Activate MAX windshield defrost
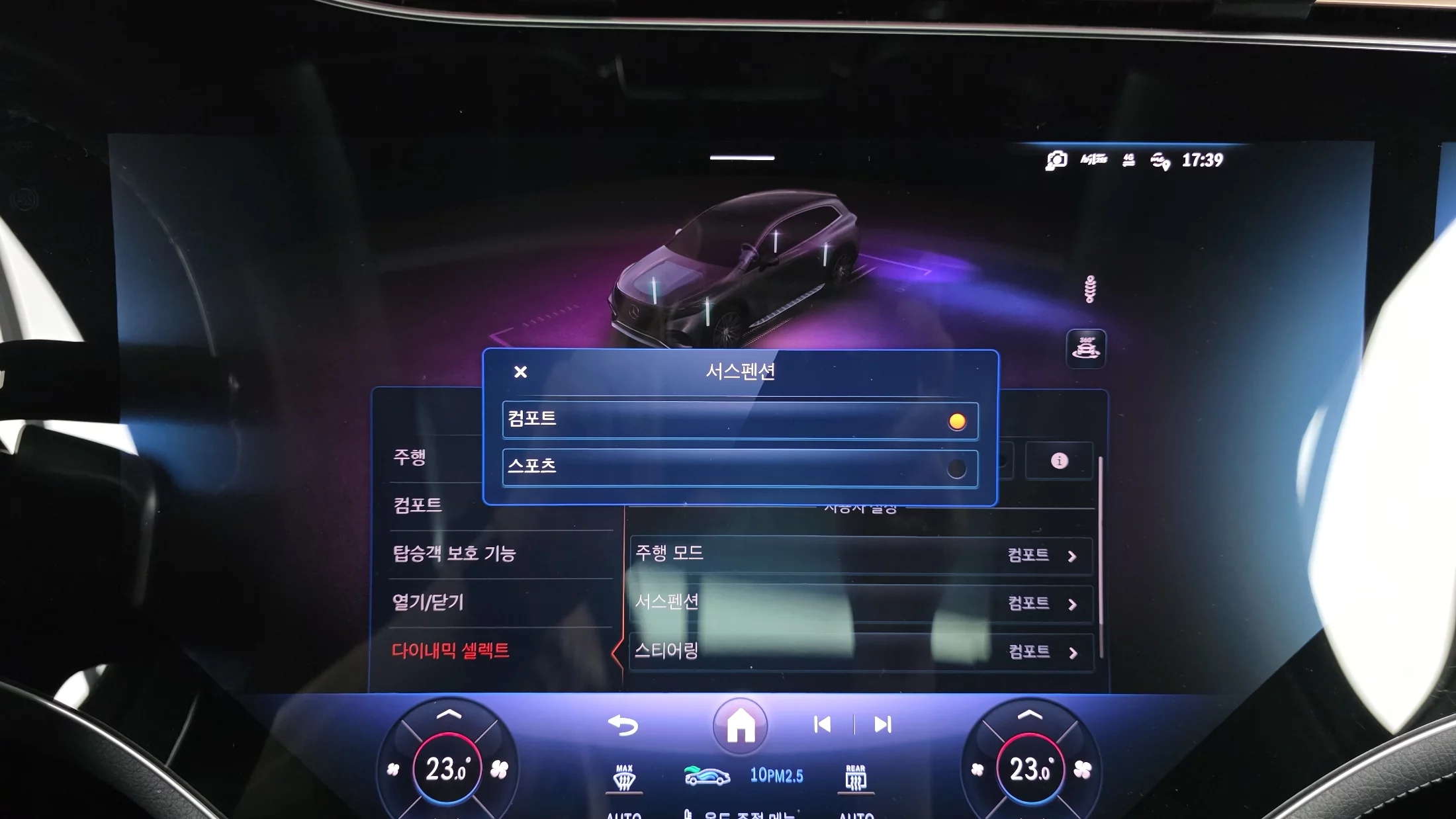The width and height of the screenshot is (1456, 819). [624, 779]
